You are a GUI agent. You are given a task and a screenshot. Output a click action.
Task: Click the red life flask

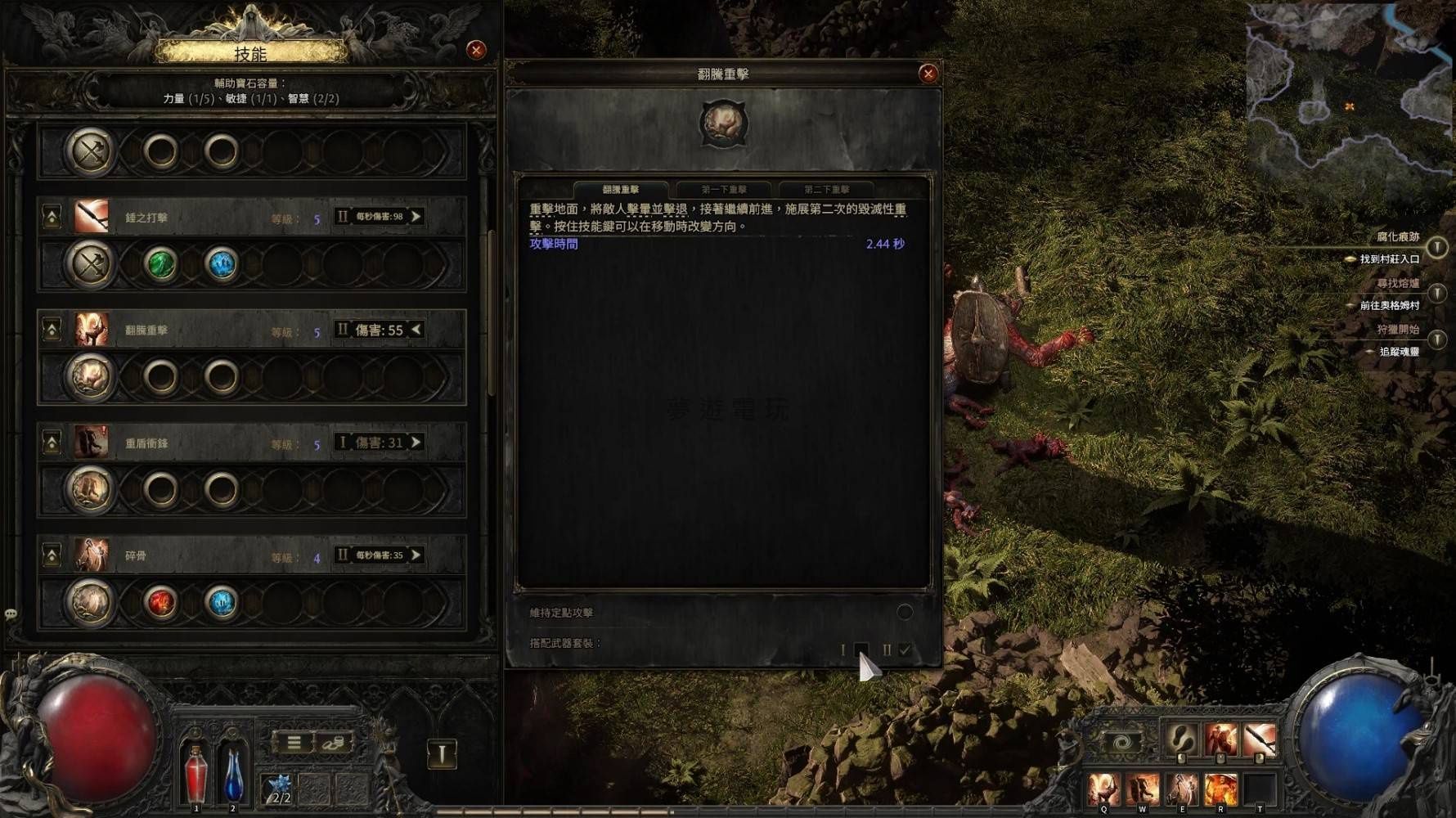195,773
